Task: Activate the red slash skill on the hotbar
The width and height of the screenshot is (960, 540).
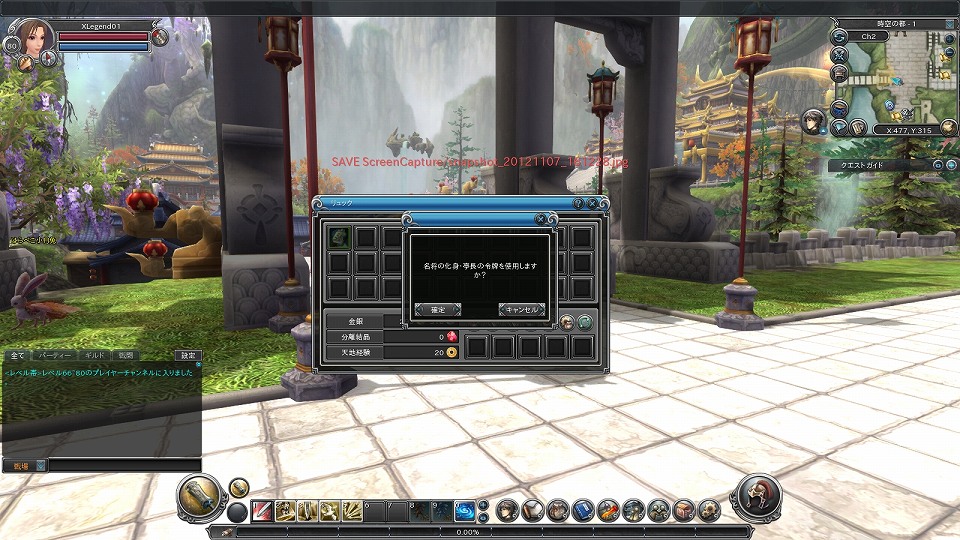Action: tap(262, 511)
